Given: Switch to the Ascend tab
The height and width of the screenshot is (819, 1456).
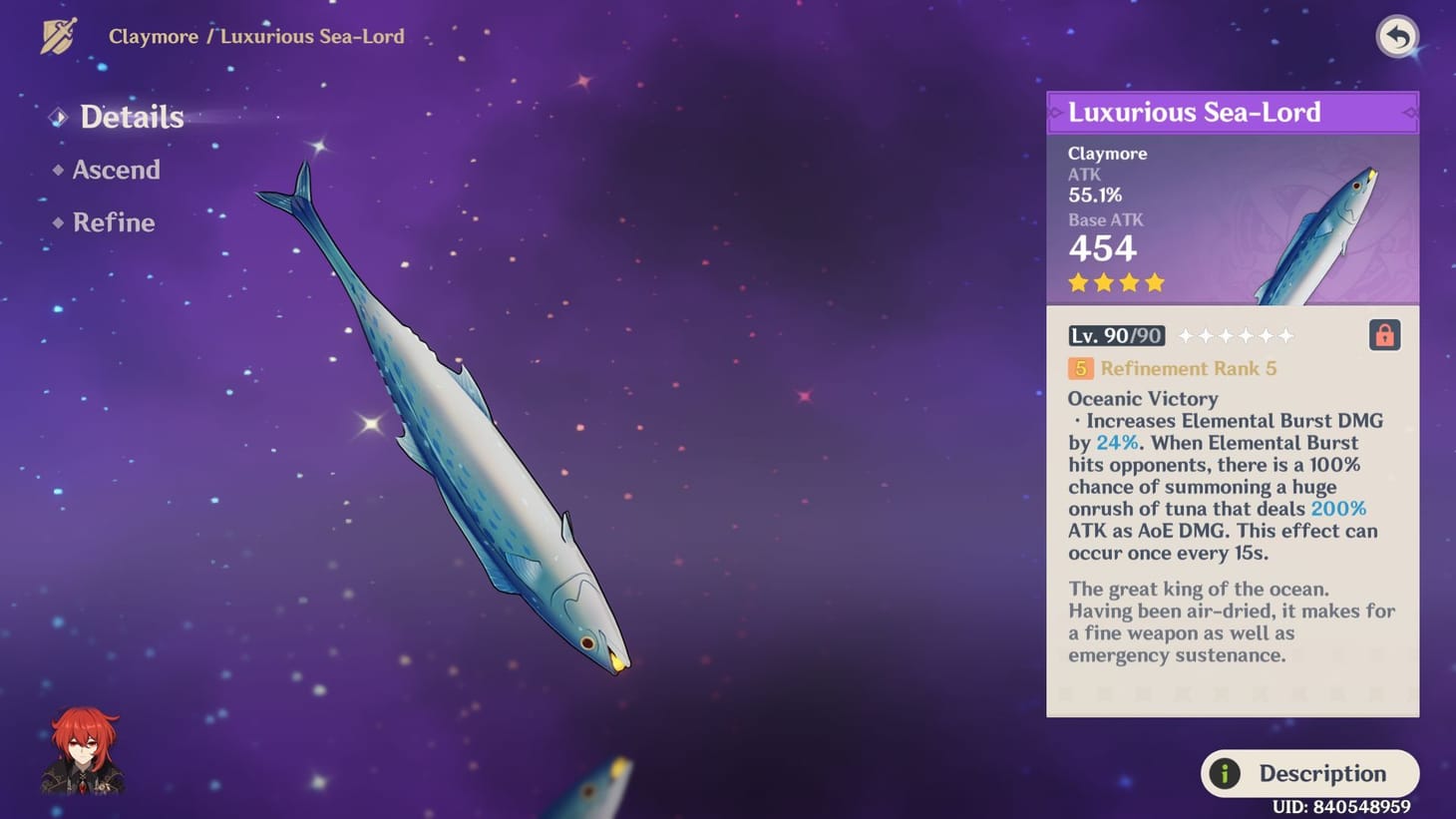Looking at the screenshot, I should click(117, 170).
